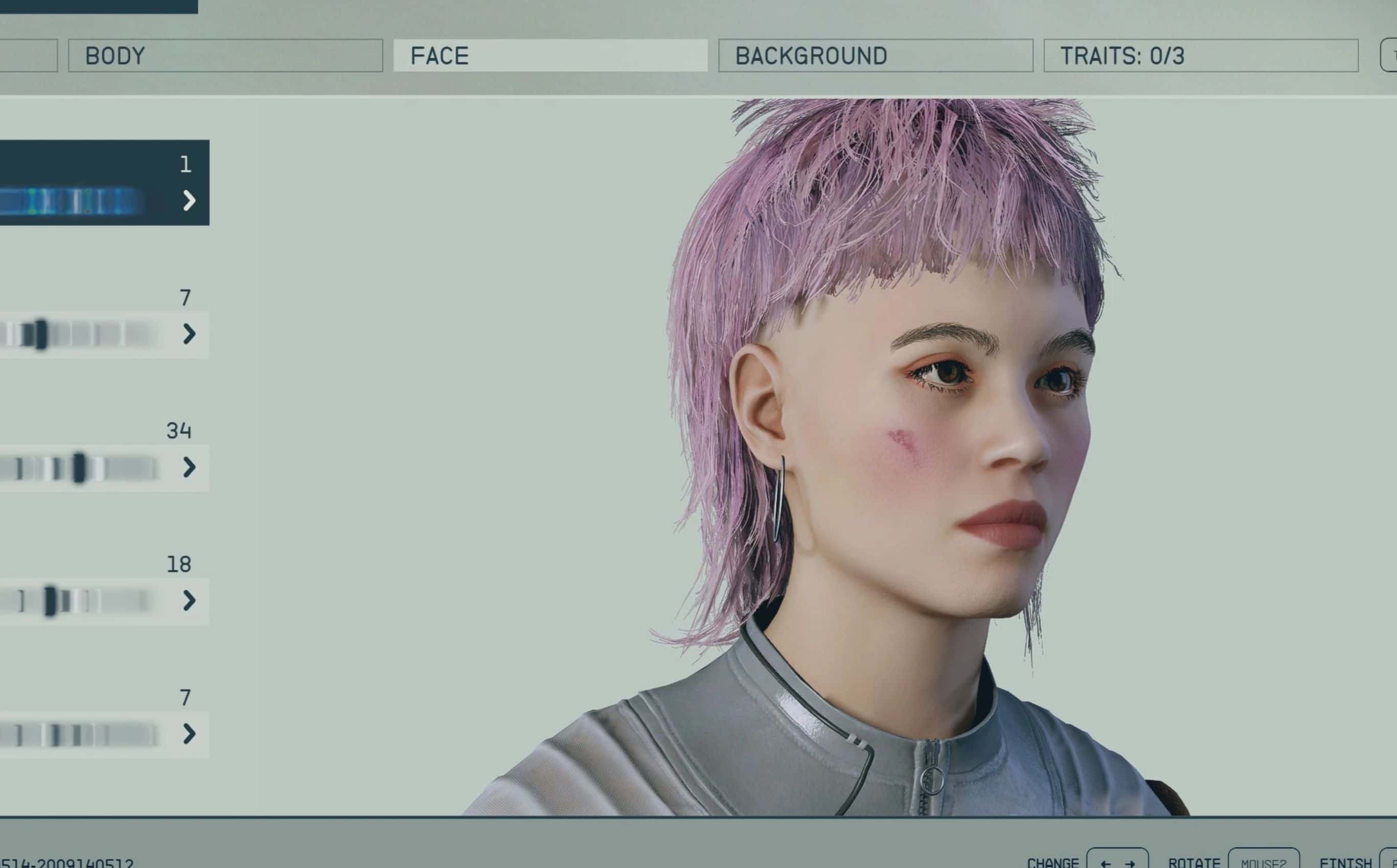Click the right arrow of the CHANGE control

pos(1129,864)
